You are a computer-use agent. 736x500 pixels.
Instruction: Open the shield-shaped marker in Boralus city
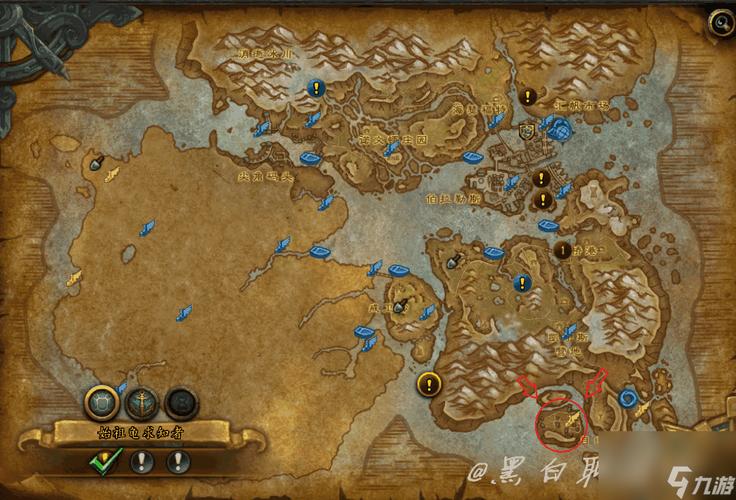(526, 131)
